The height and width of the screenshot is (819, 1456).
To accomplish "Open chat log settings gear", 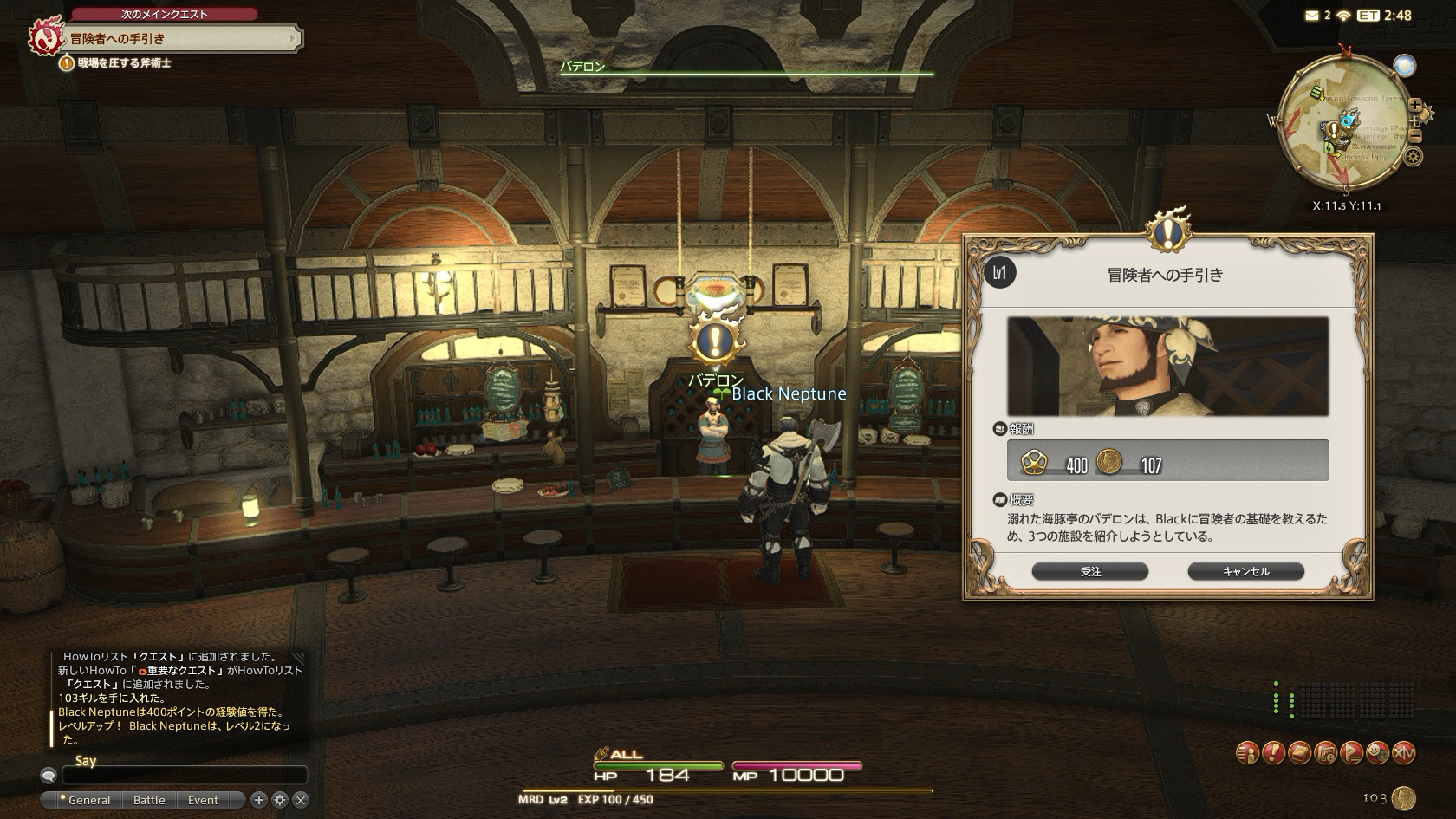I will coord(279,800).
